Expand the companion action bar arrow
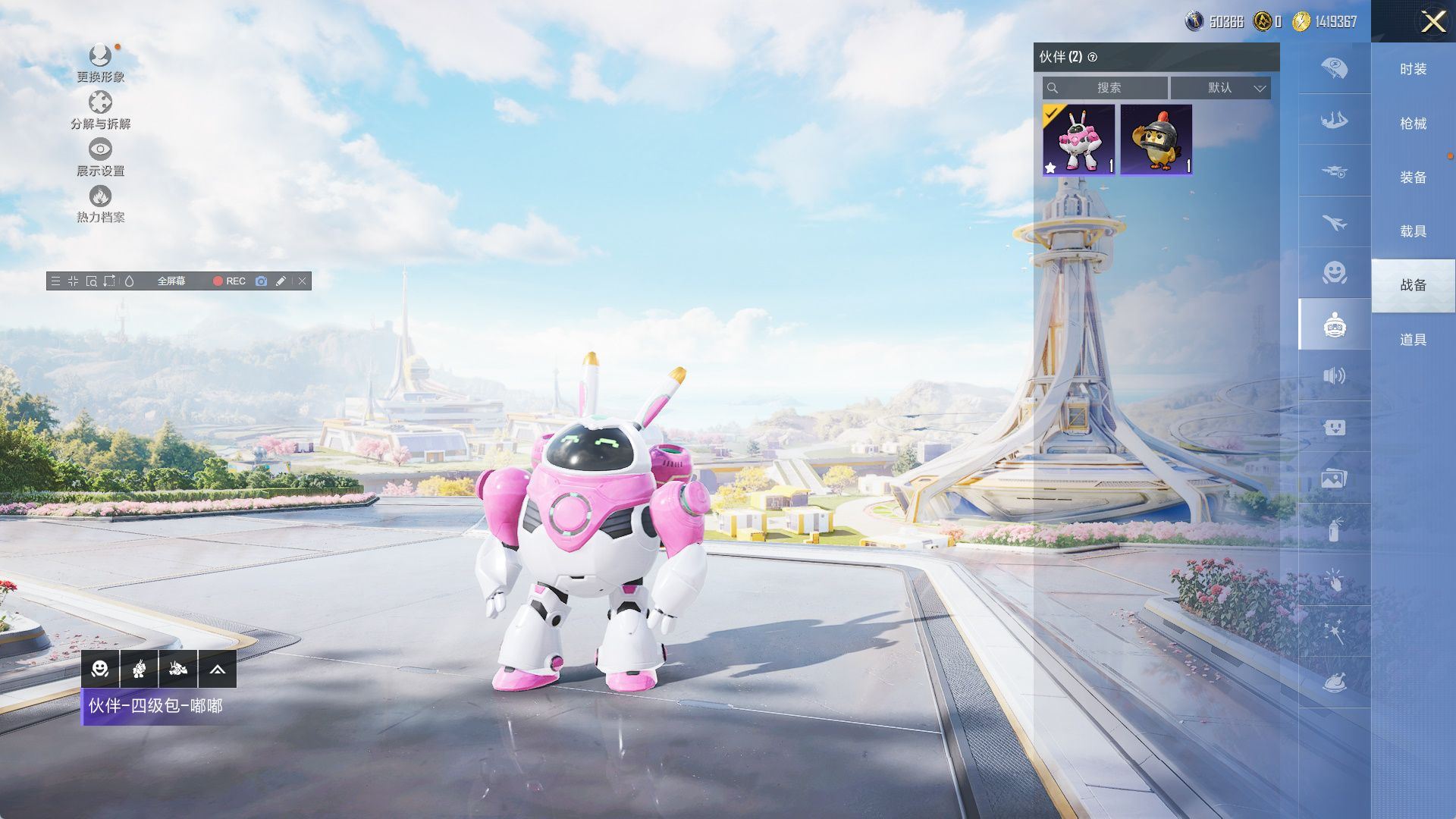1456x819 pixels. (217, 669)
